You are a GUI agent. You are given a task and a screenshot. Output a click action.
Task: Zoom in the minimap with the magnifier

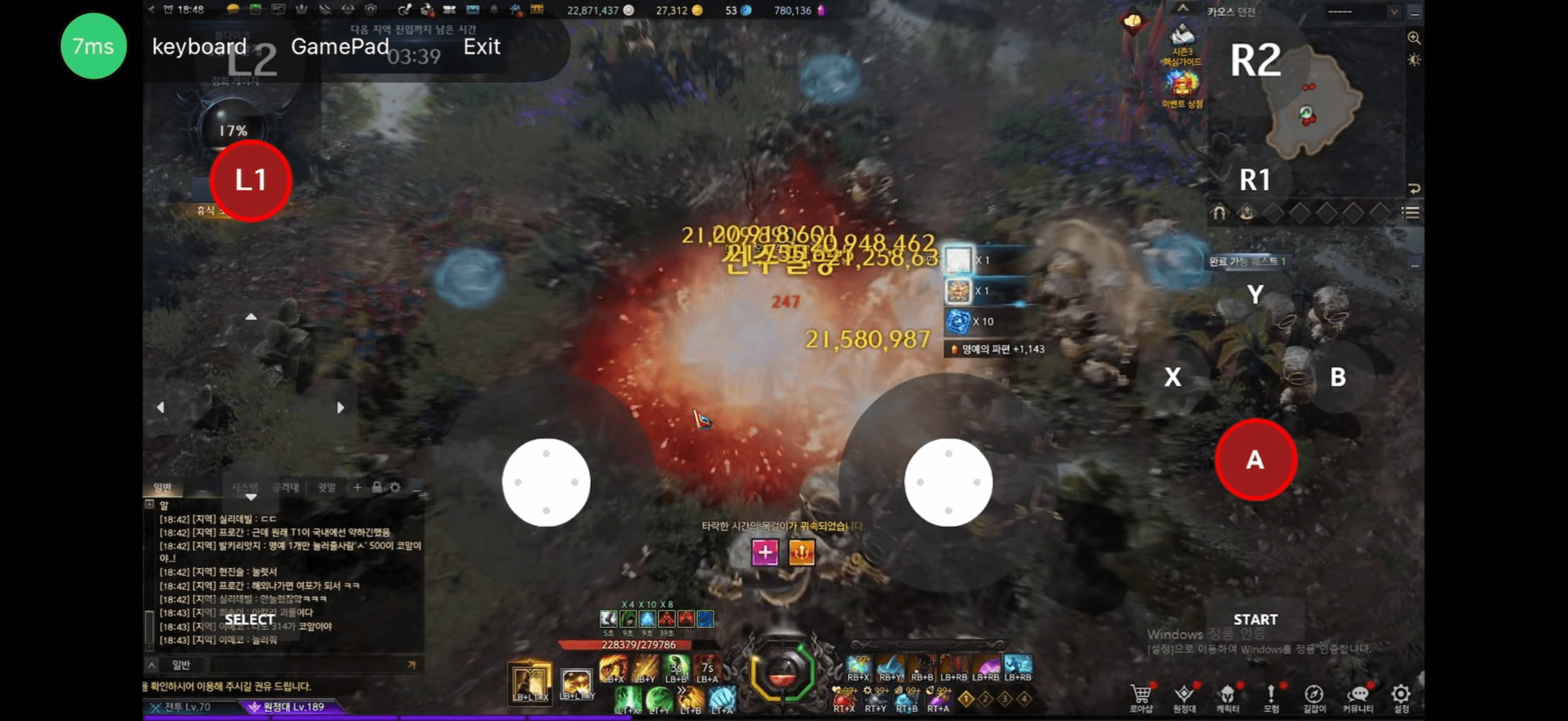click(1414, 38)
